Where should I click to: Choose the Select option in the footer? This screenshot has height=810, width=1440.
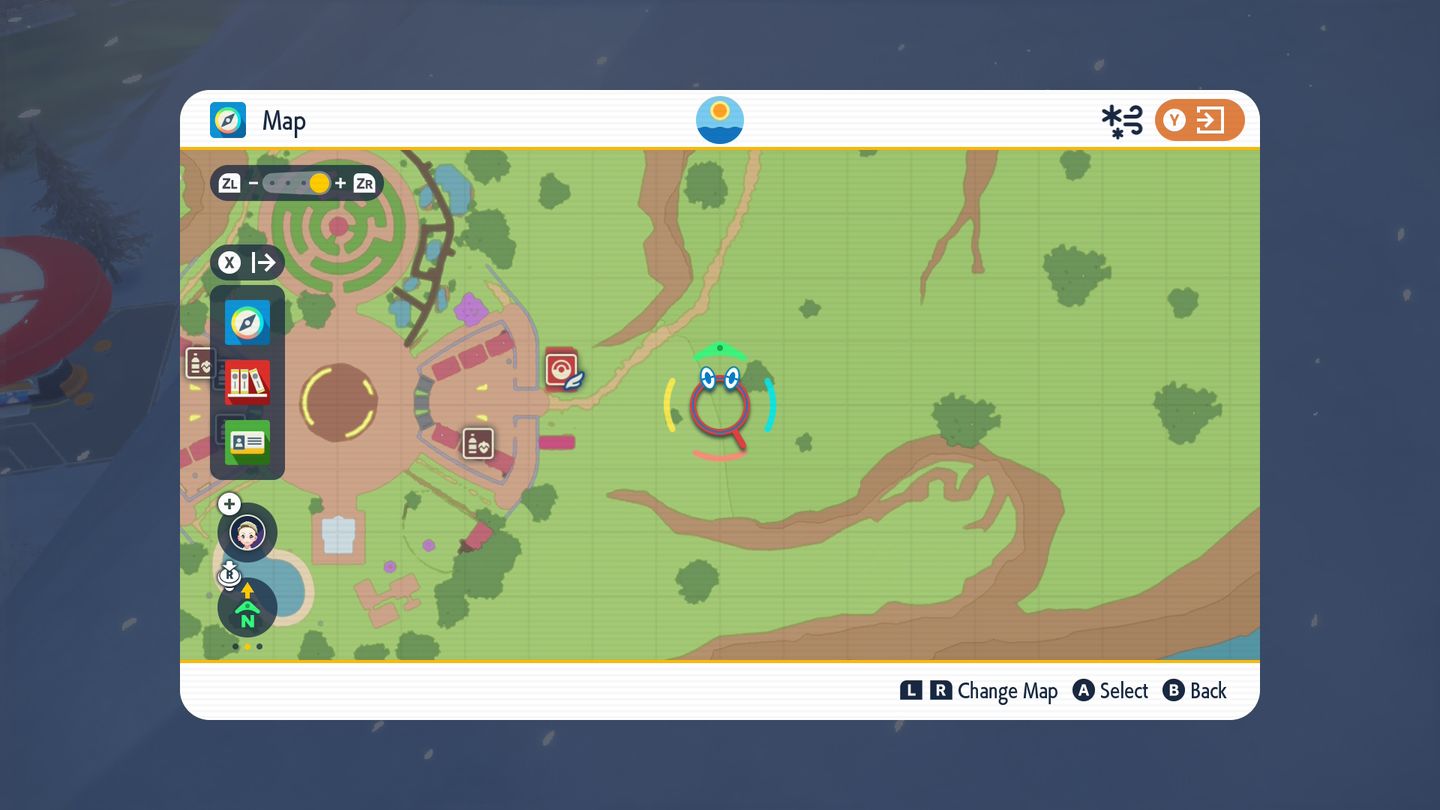1111,691
